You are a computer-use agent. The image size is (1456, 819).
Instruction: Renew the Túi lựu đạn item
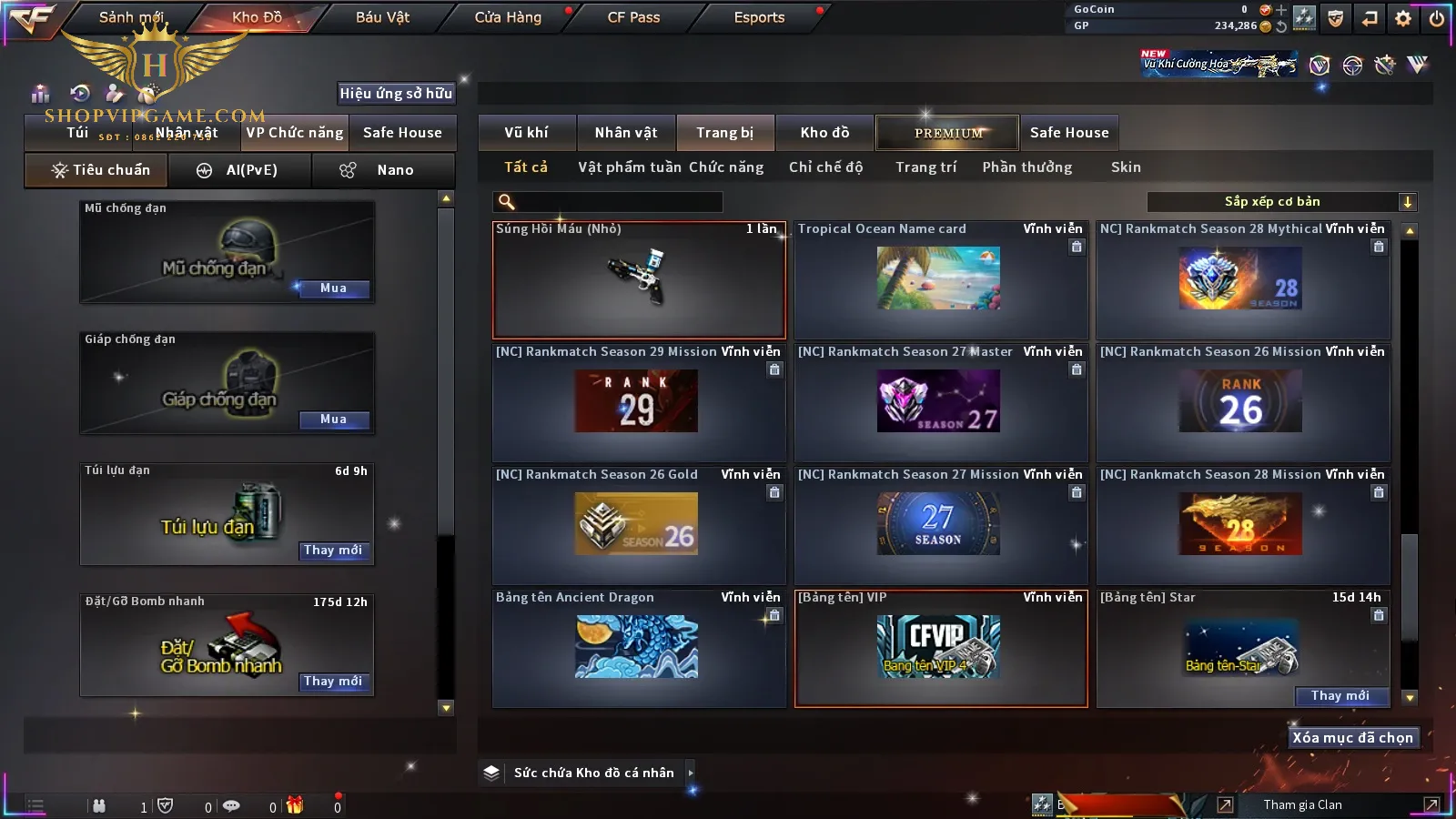[333, 551]
